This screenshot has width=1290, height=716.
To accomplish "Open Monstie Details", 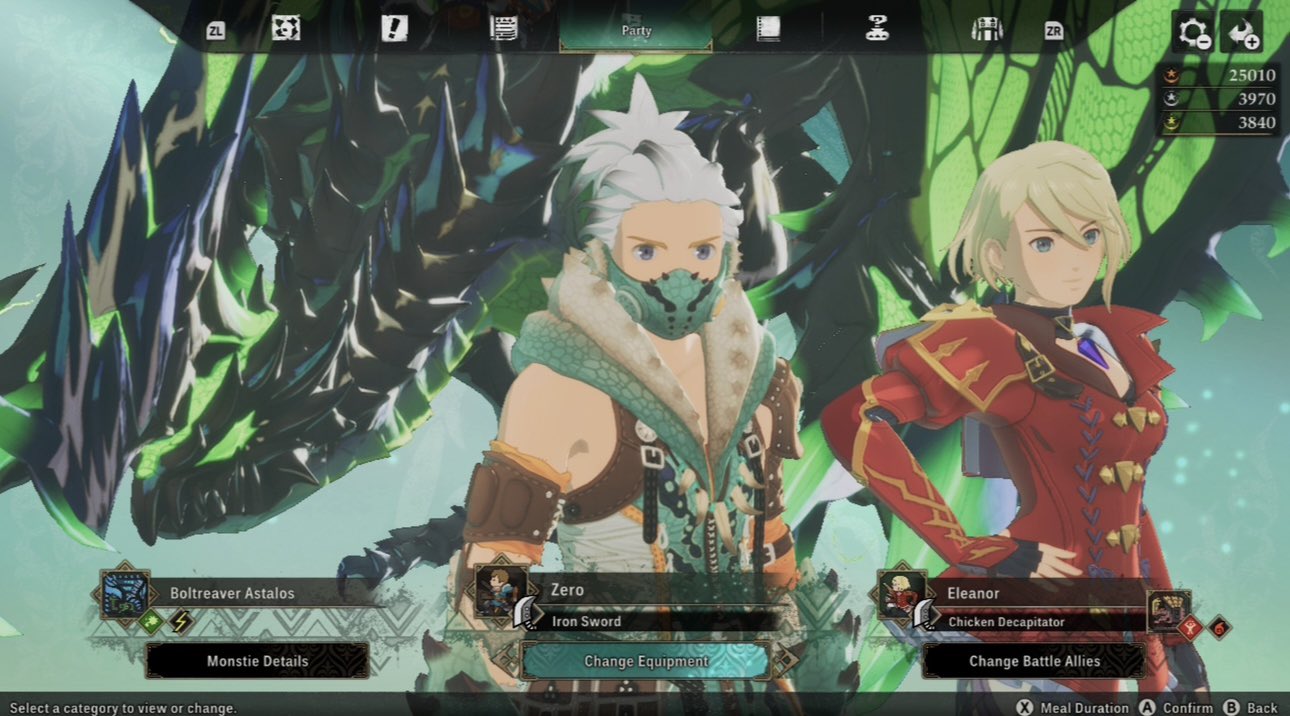I will click(257, 661).
